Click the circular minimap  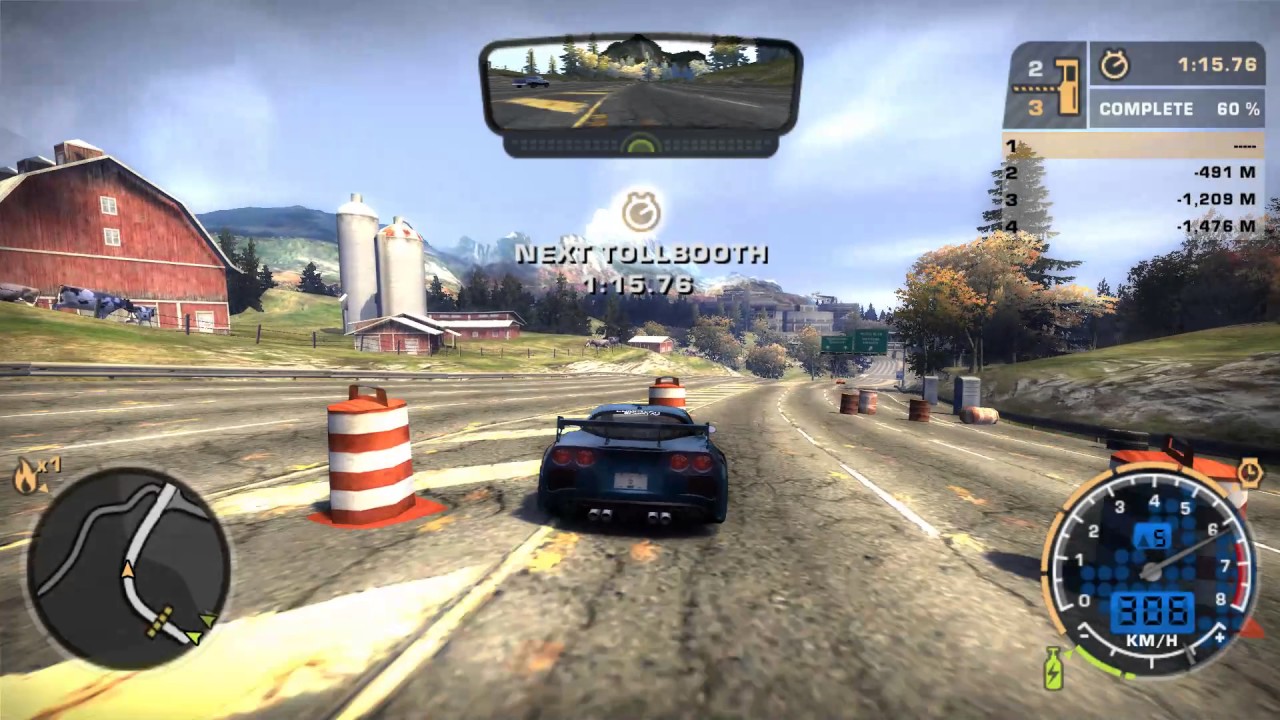pos(128,568)
